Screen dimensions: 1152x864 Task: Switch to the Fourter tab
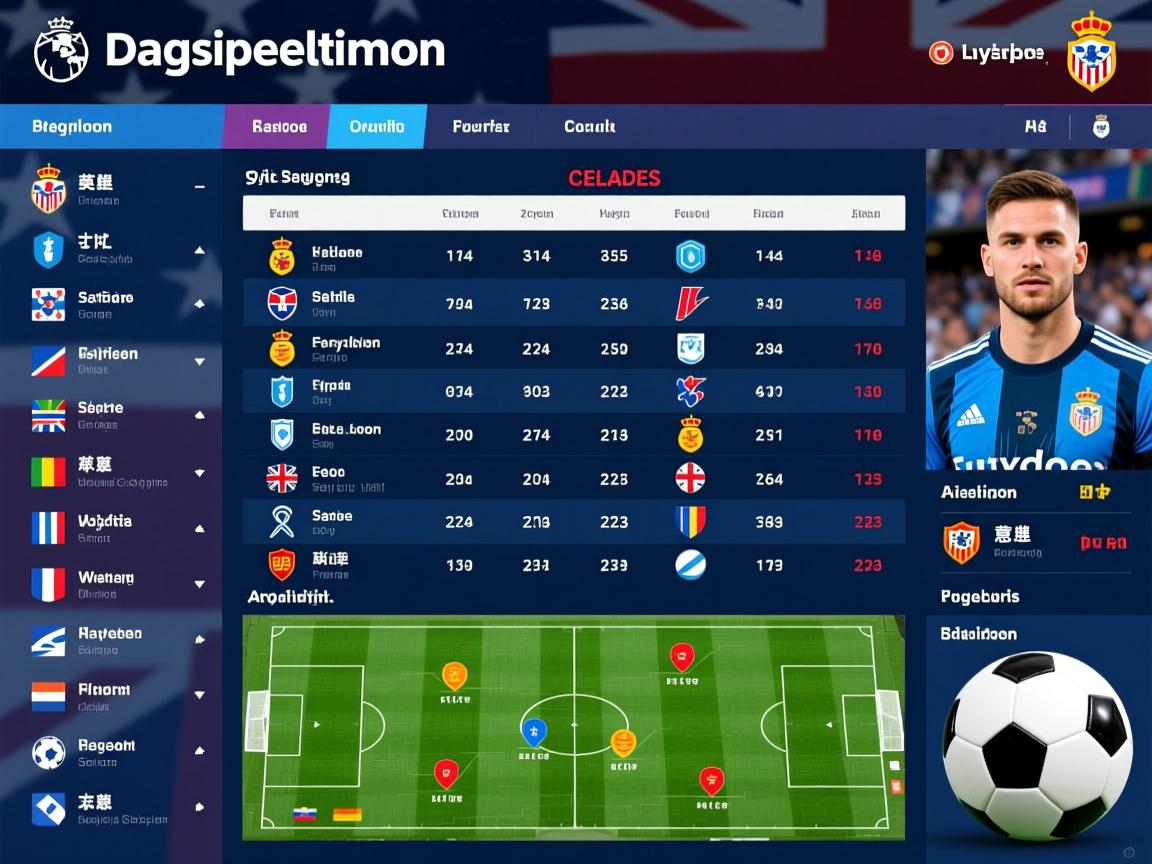[x=481, y=127]
